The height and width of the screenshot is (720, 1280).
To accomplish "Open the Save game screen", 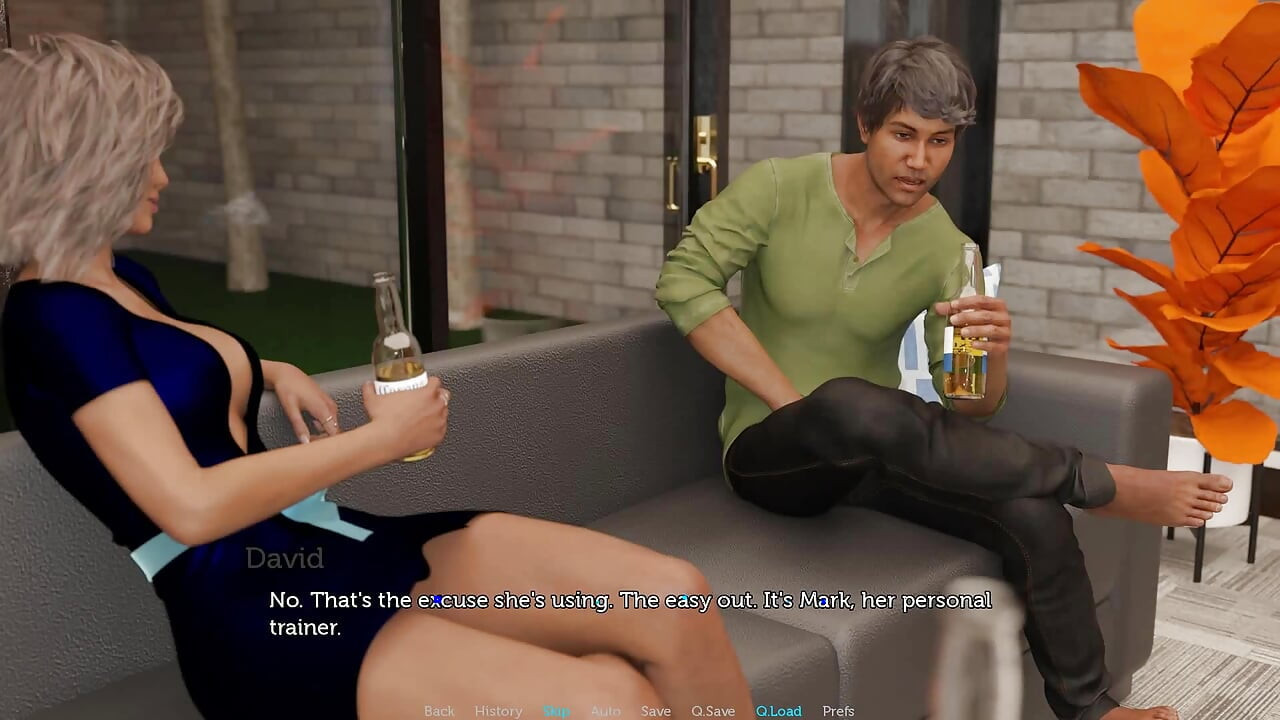I will tap(656, 711).
